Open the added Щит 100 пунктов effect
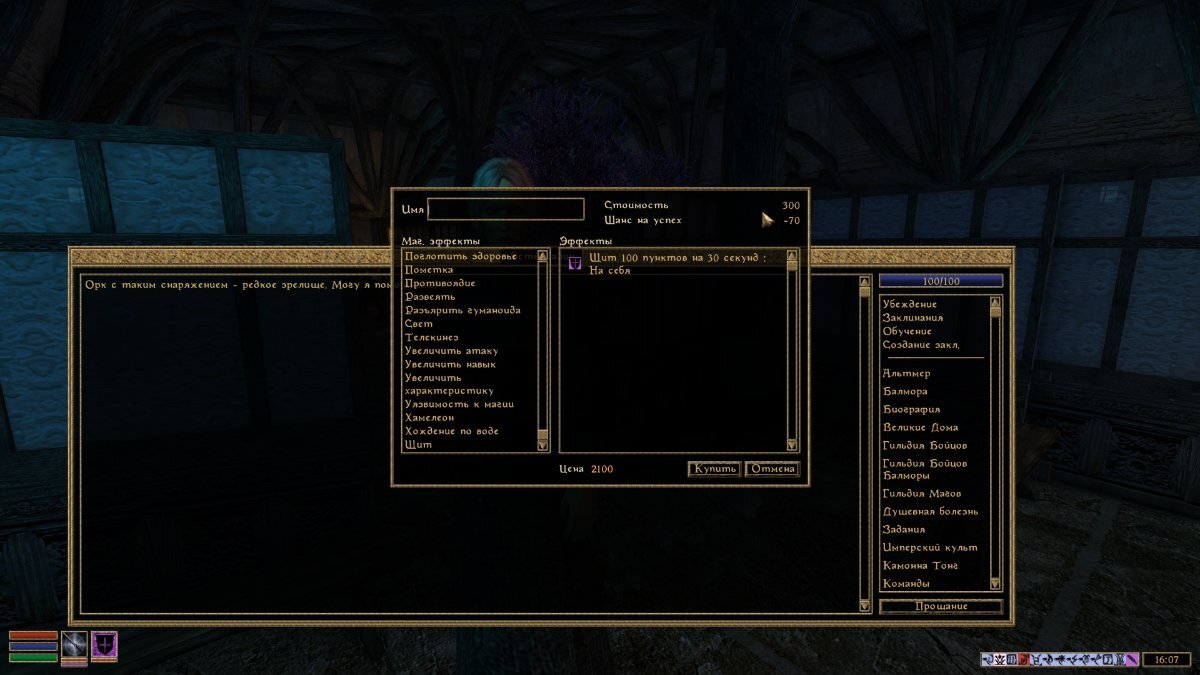 coord(676,258)
